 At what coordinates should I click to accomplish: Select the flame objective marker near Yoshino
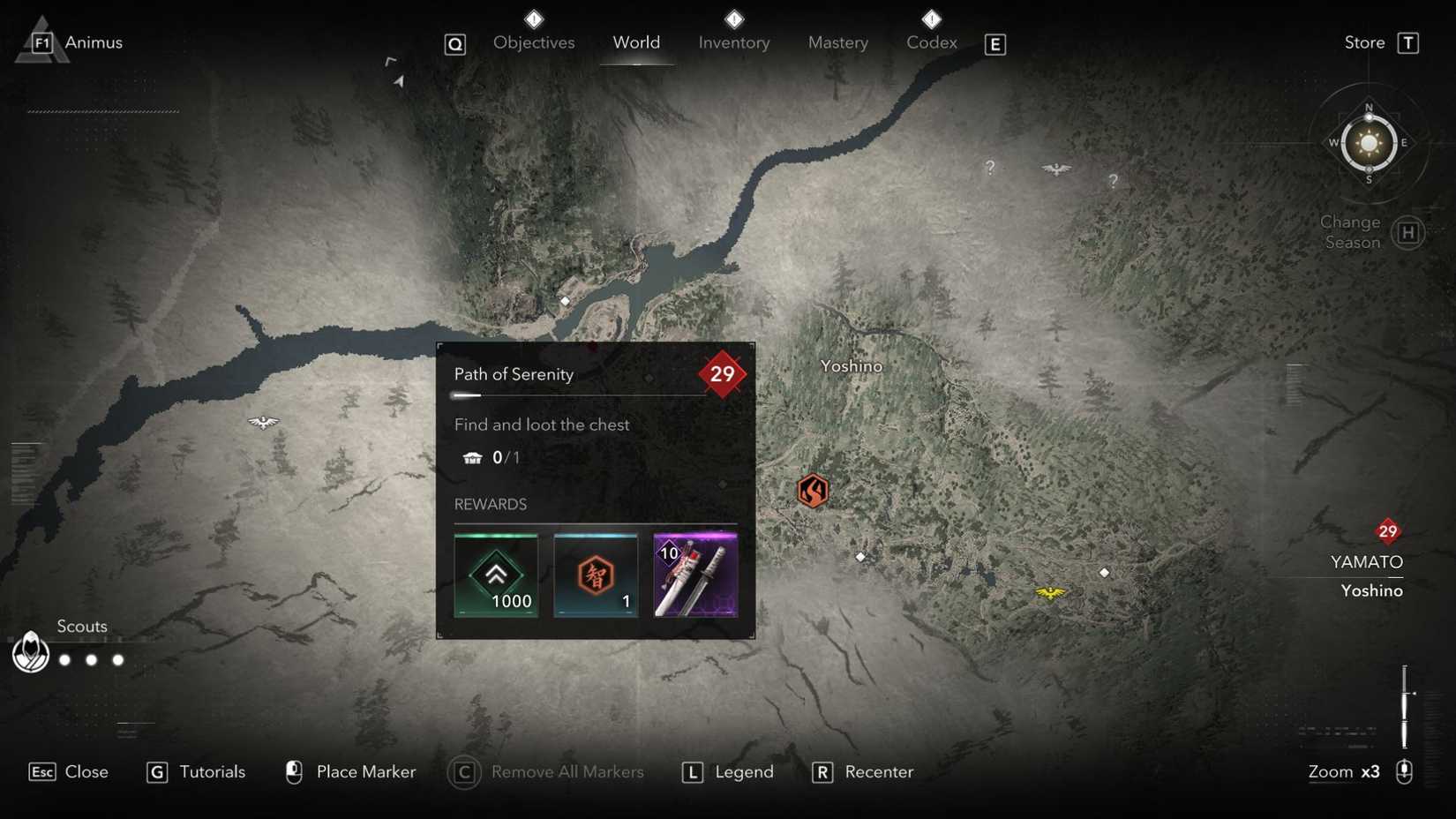click(812, 489)
